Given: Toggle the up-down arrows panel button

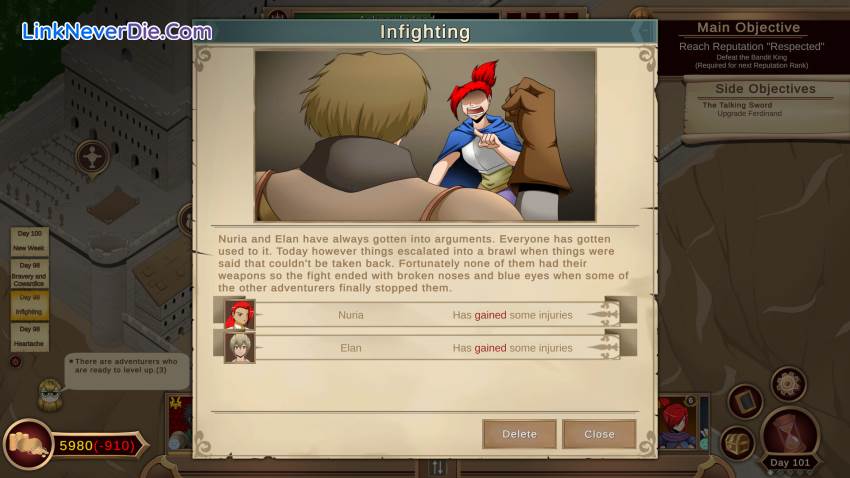Looking at the screenshot, I should (x=438, y=467).
